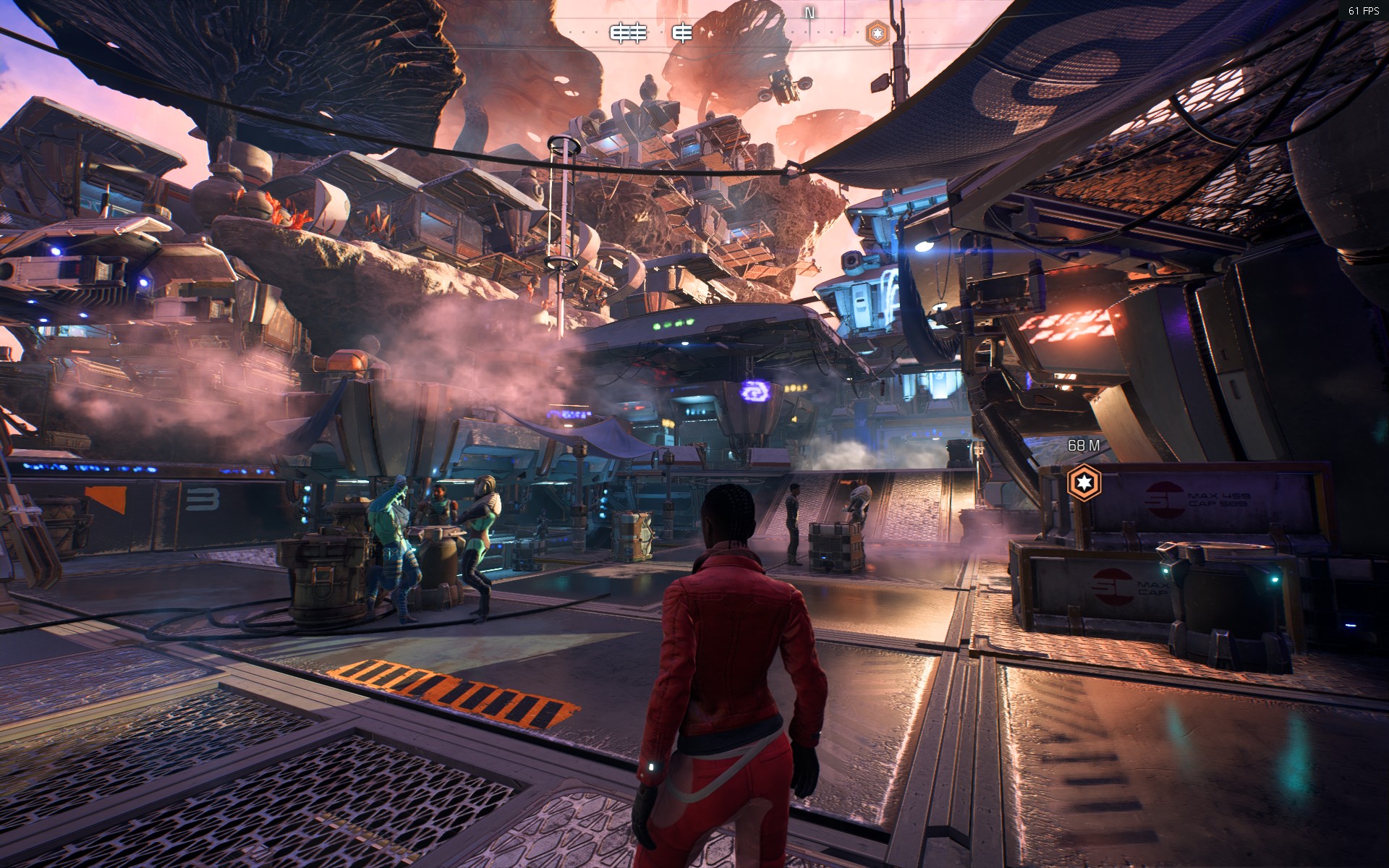Viewport: 1389px width, 868px height.
Task: Click the orange objective marker on the compass
Action: pyautogui.click(x=877, y=33)
